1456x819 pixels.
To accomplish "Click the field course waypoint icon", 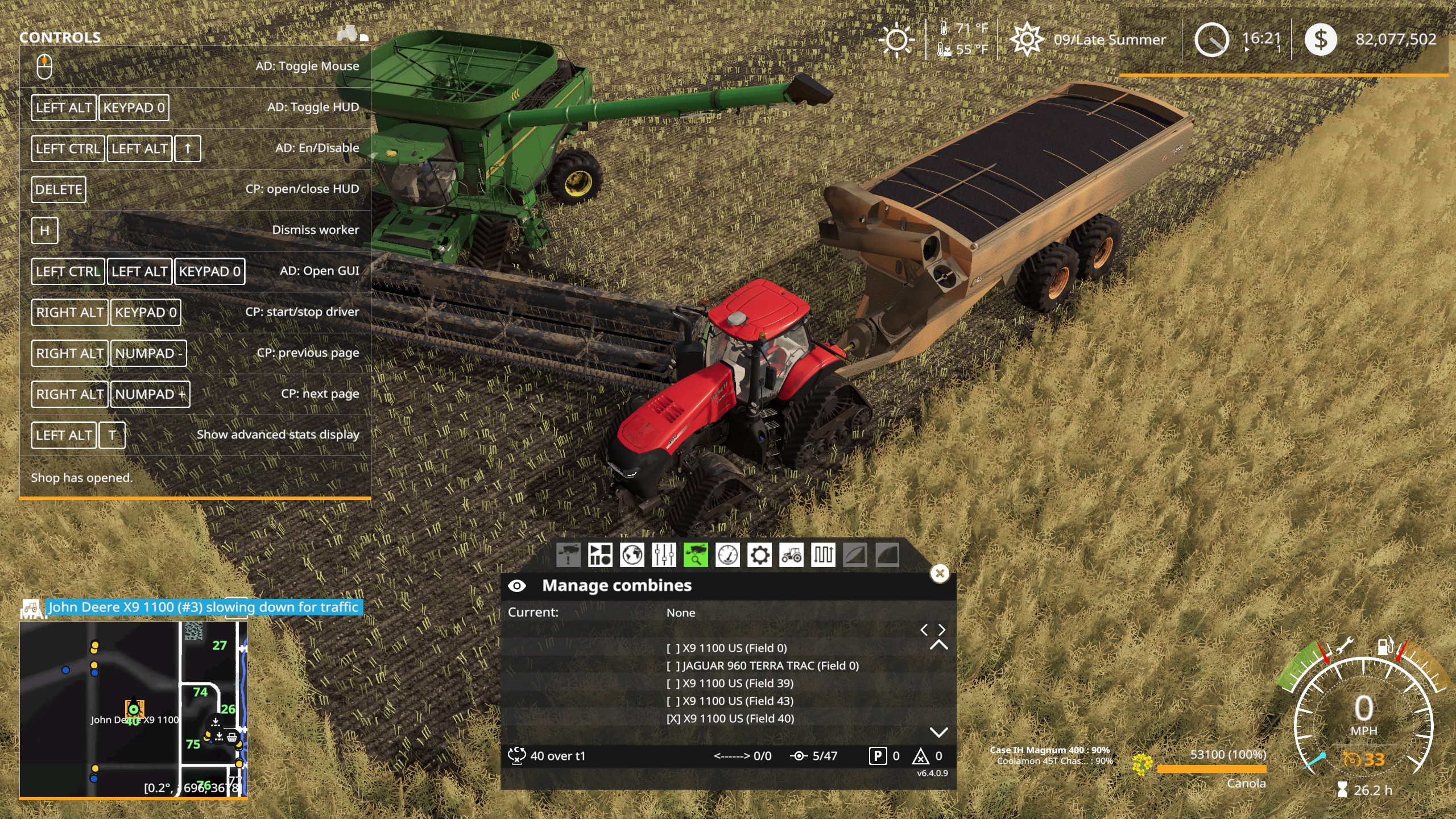I will tap(824, 555).
